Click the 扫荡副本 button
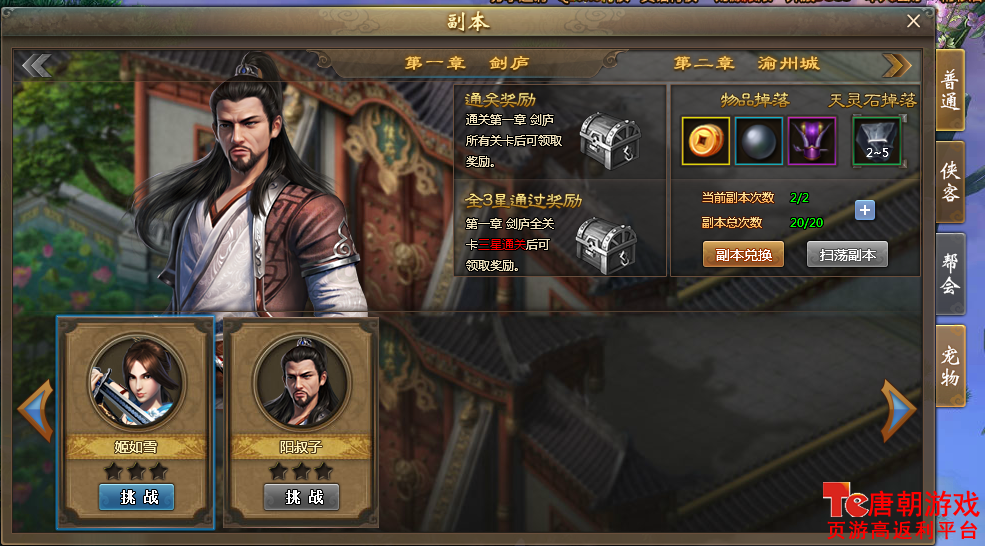 [847, 255]
